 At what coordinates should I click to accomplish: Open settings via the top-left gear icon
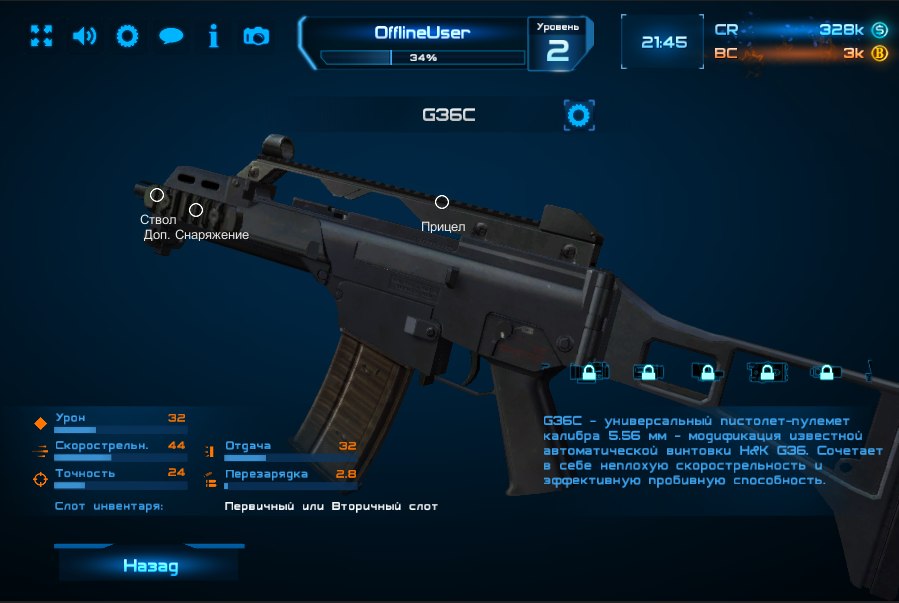tap(127, 36)
